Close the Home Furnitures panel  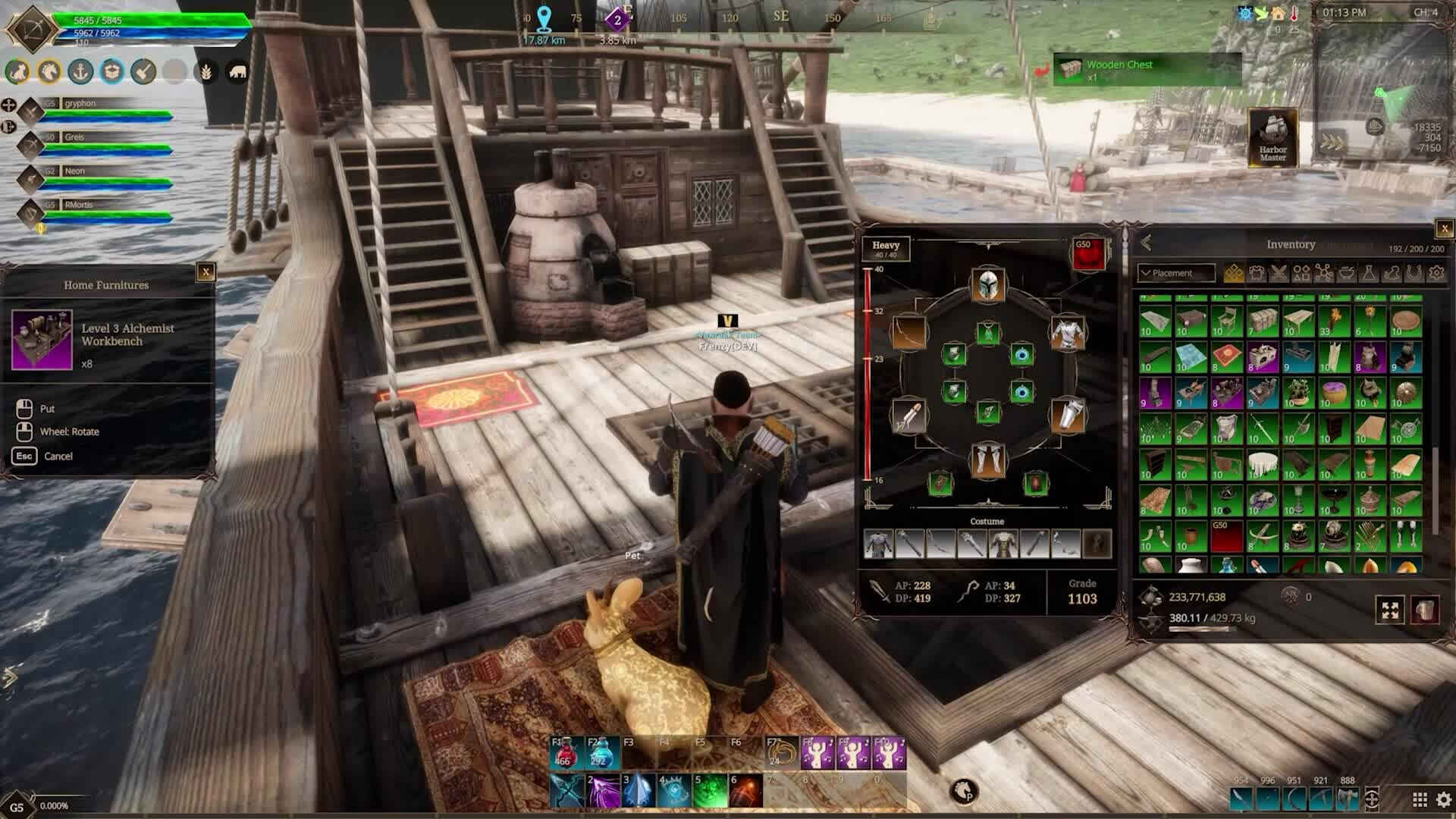pyautogui.click(x=206, y=272)
